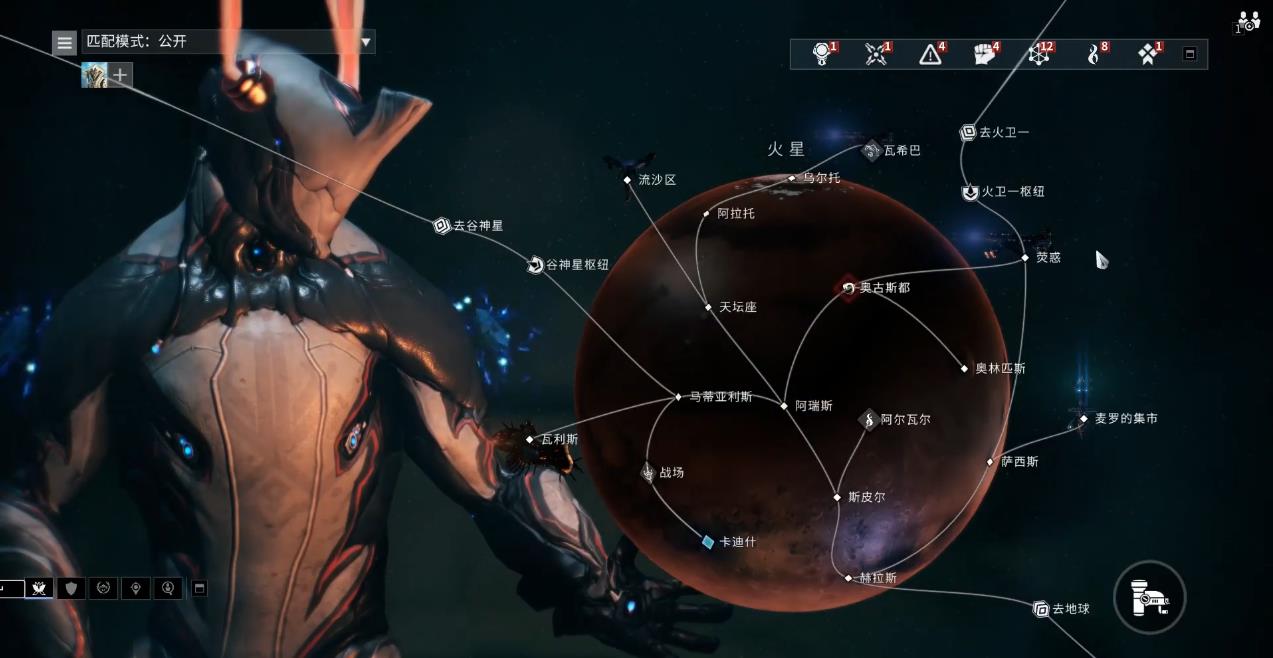The image size is (1273, 658).
Task: Open the 火卫一枢纽 junction node
Action: 970,192
